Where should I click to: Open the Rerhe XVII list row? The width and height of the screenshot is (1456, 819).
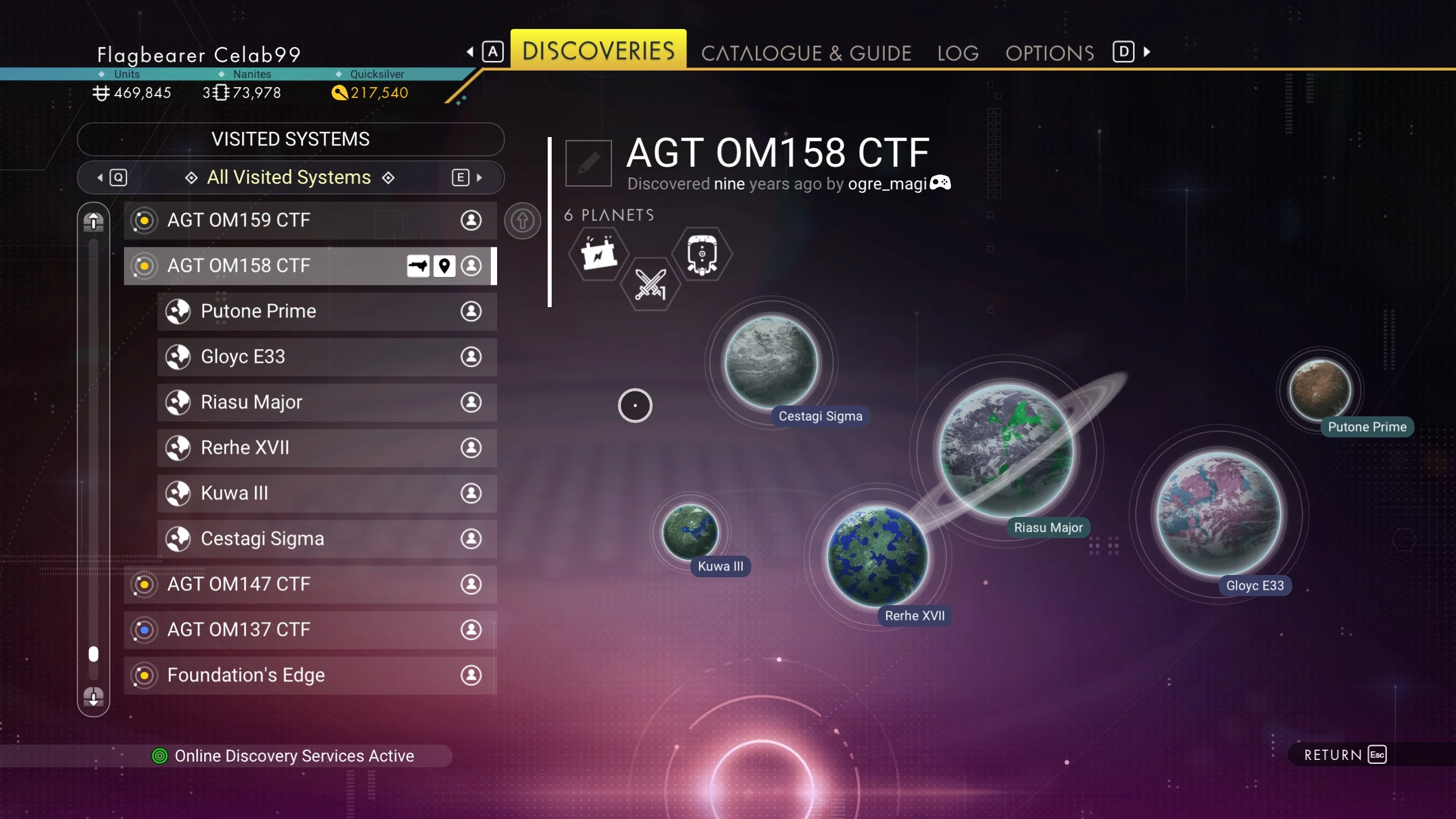pyautogui.click(x=327, y=448)
